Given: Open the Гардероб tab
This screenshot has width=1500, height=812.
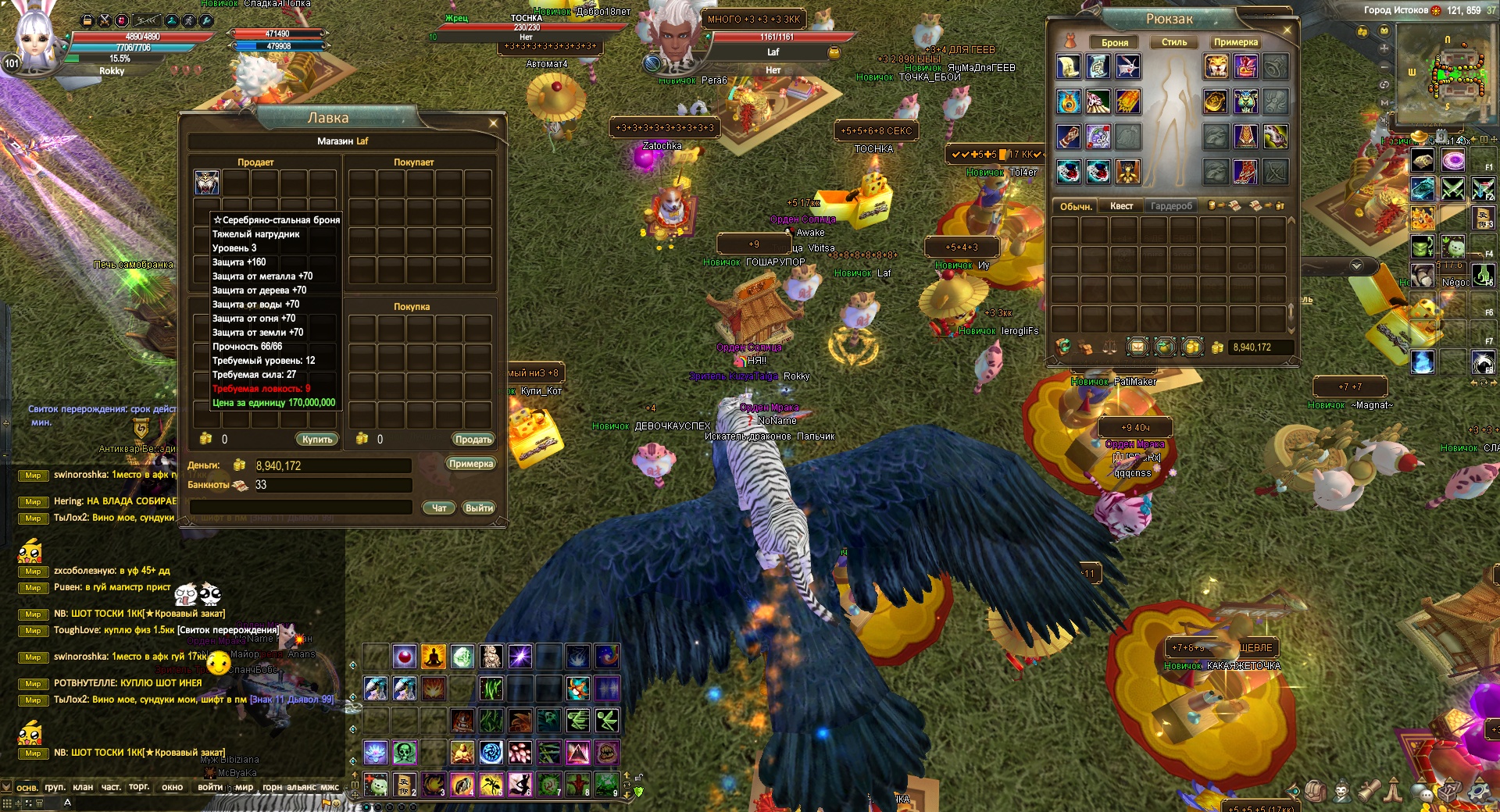Looking at the screenshot, I should [x=1171, y=206].
